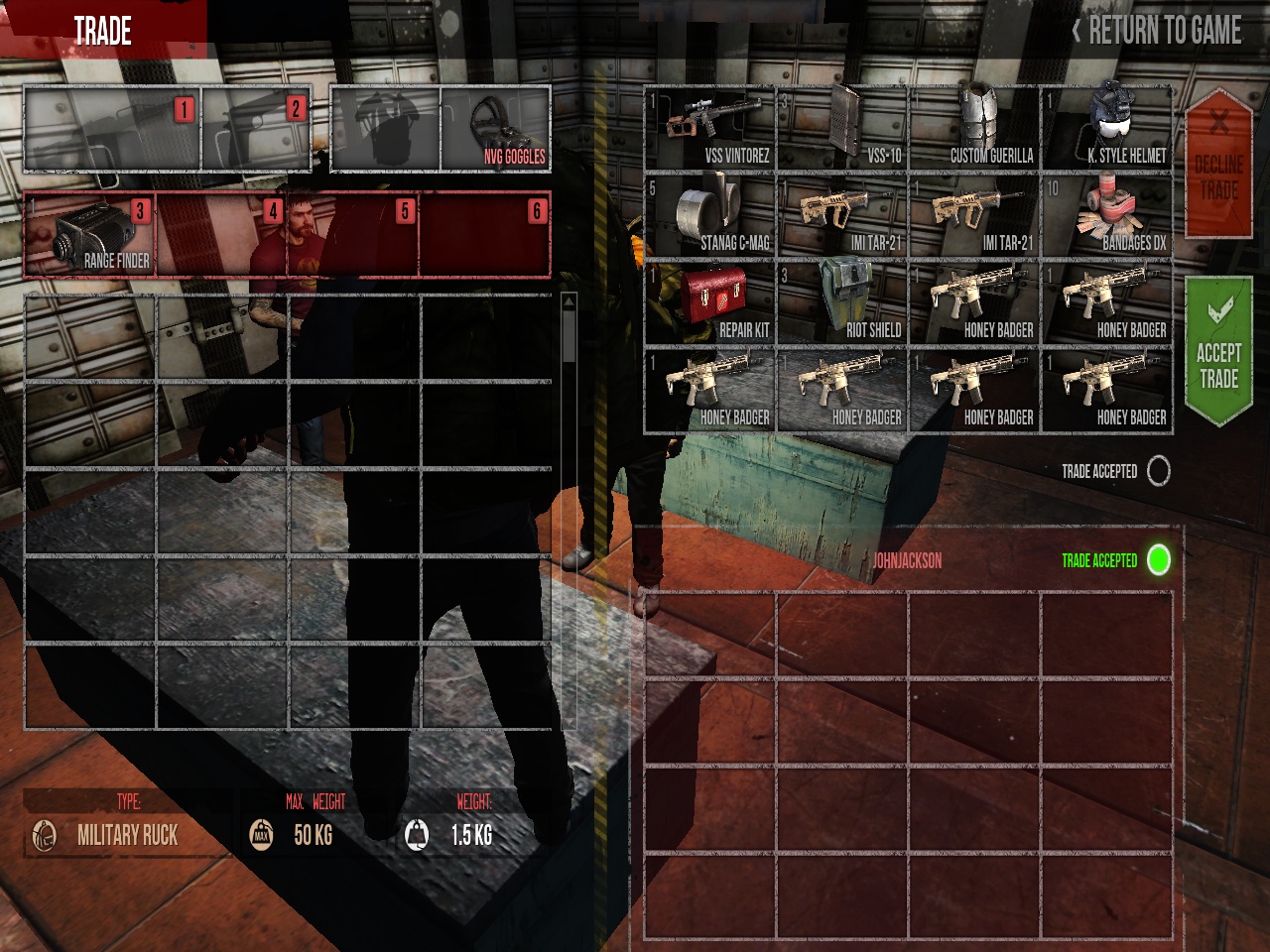Select the VSS Vintorez rifle
The image size is (1270, 952).
pos(709,129)
